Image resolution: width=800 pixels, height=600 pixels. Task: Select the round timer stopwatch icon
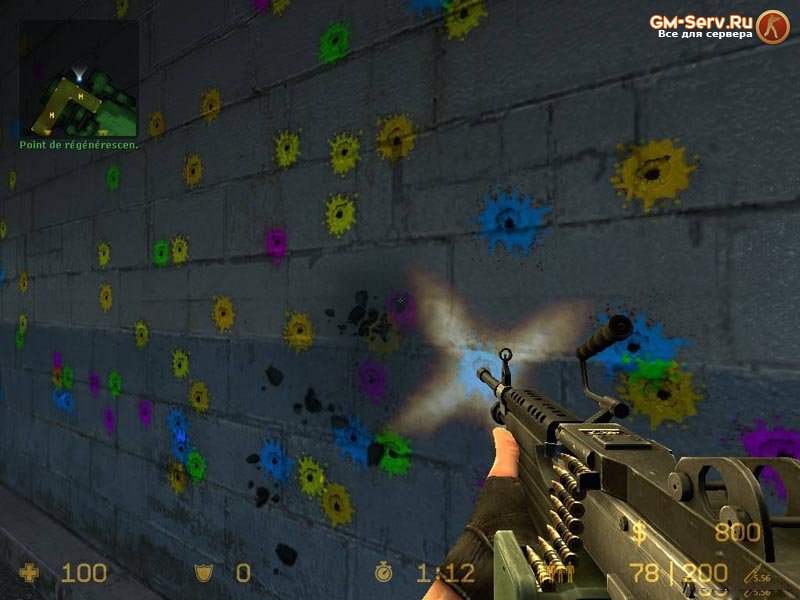385,573
